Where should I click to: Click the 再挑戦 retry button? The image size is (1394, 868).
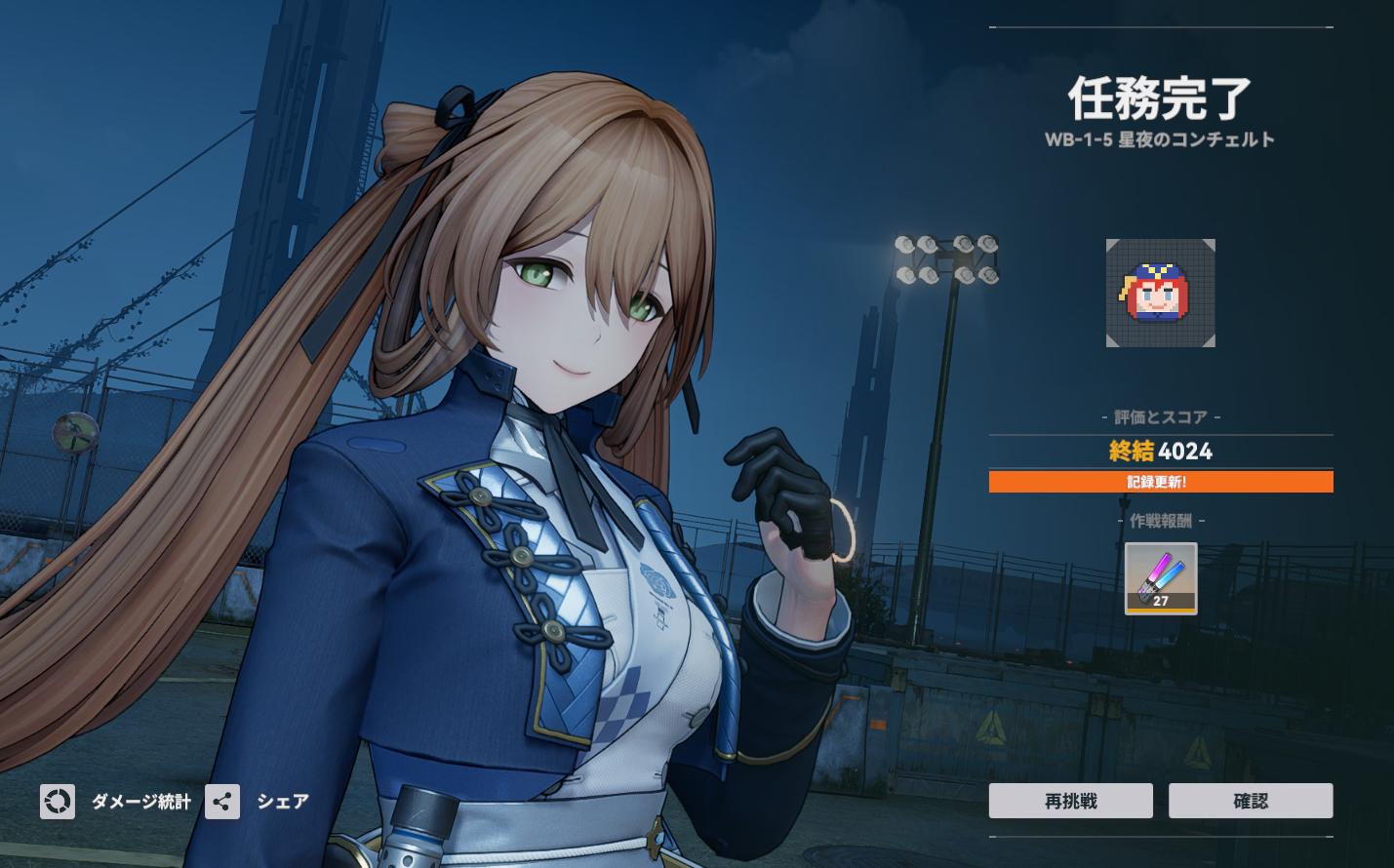click(x=1070, y=801)
